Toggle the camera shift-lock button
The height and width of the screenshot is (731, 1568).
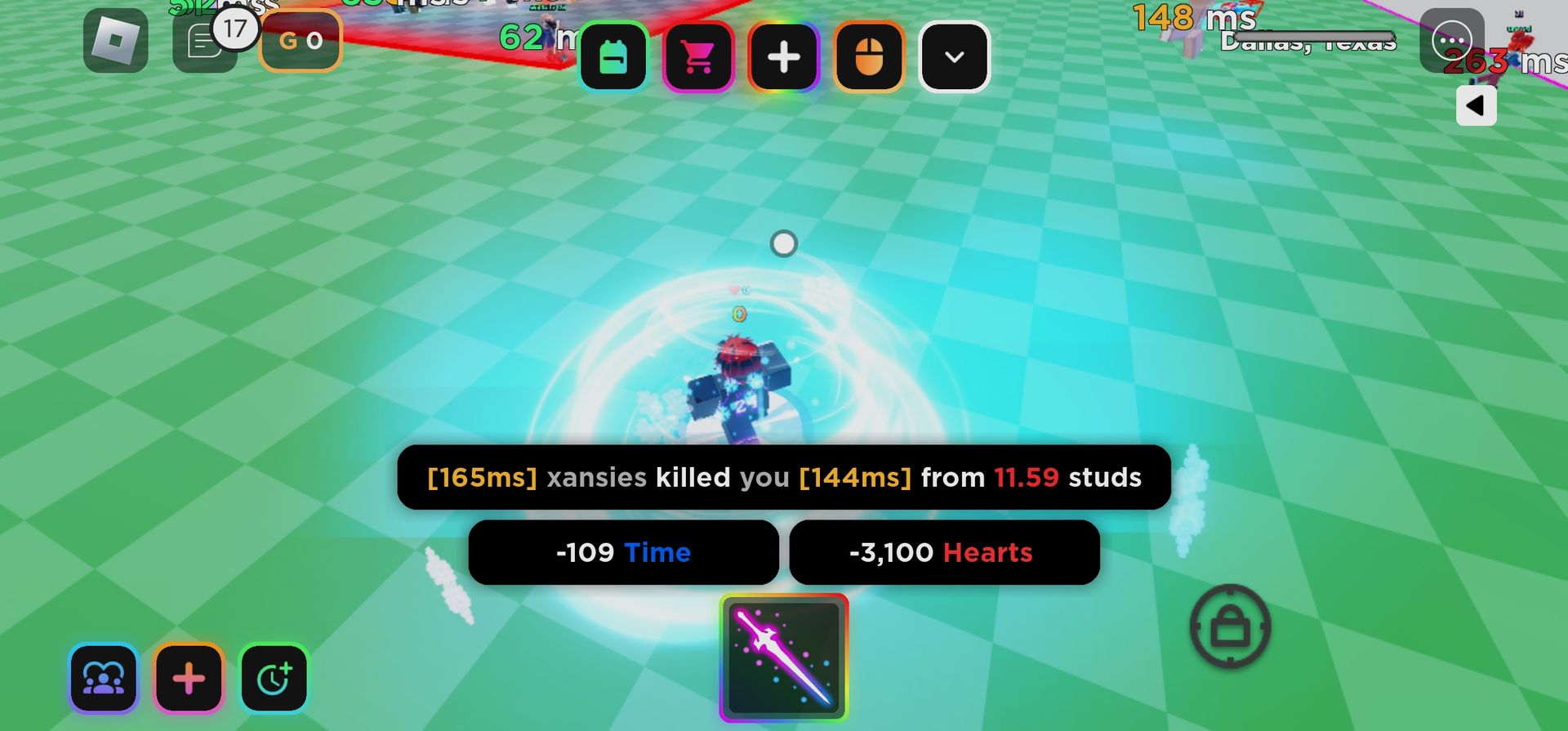click(x=1230, y=626)
